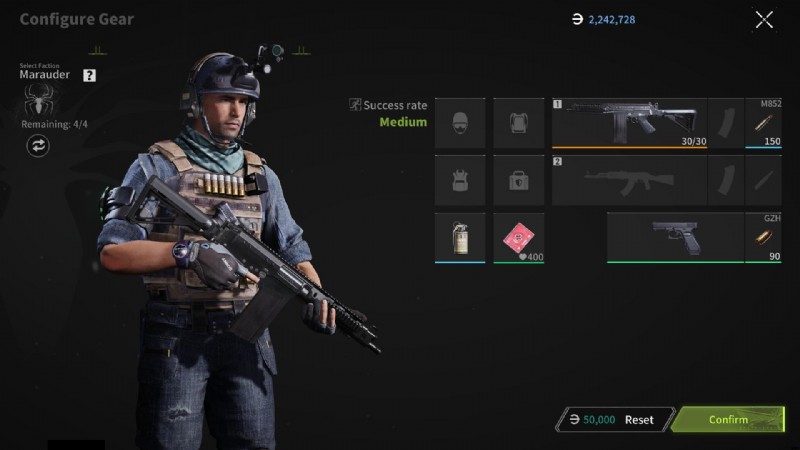
Task: Open the pistol ammo slot with 90 rounds
Action: click(764, 238)
